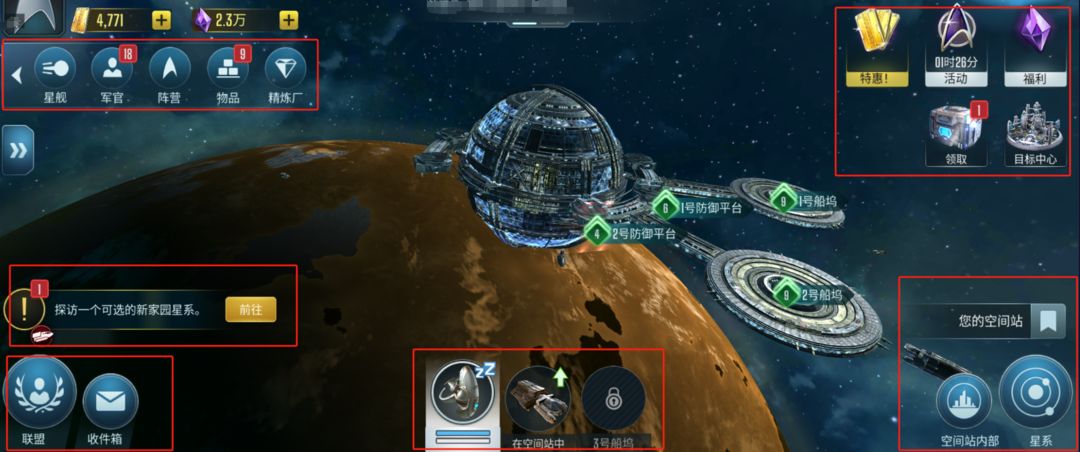Open the 军官 officers menu
The width and height of the screenshot is (1080, 452).
112,70
